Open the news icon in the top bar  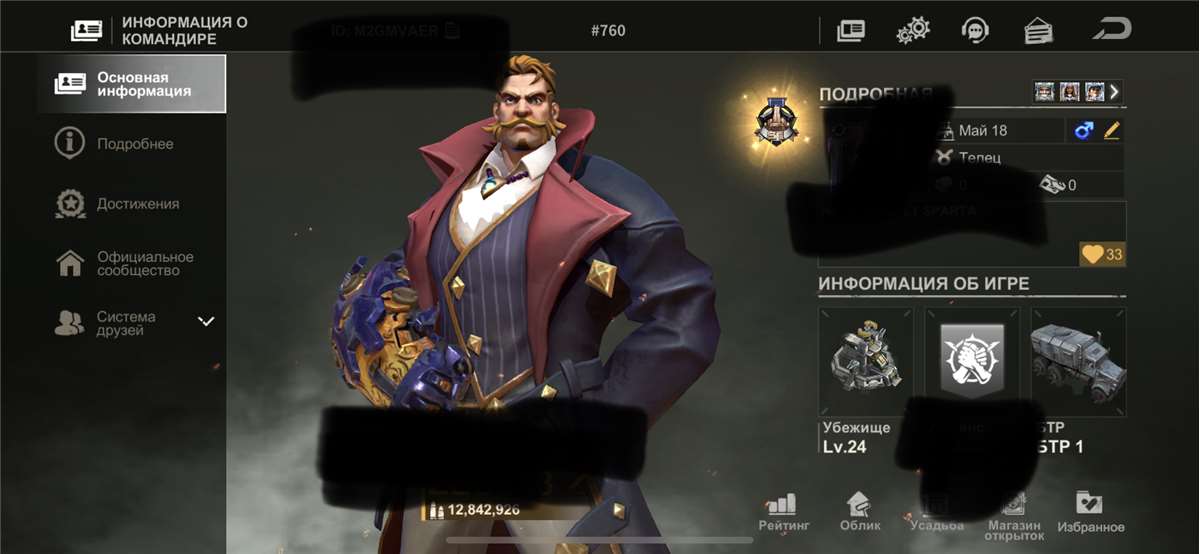click(x=851, y=31)
